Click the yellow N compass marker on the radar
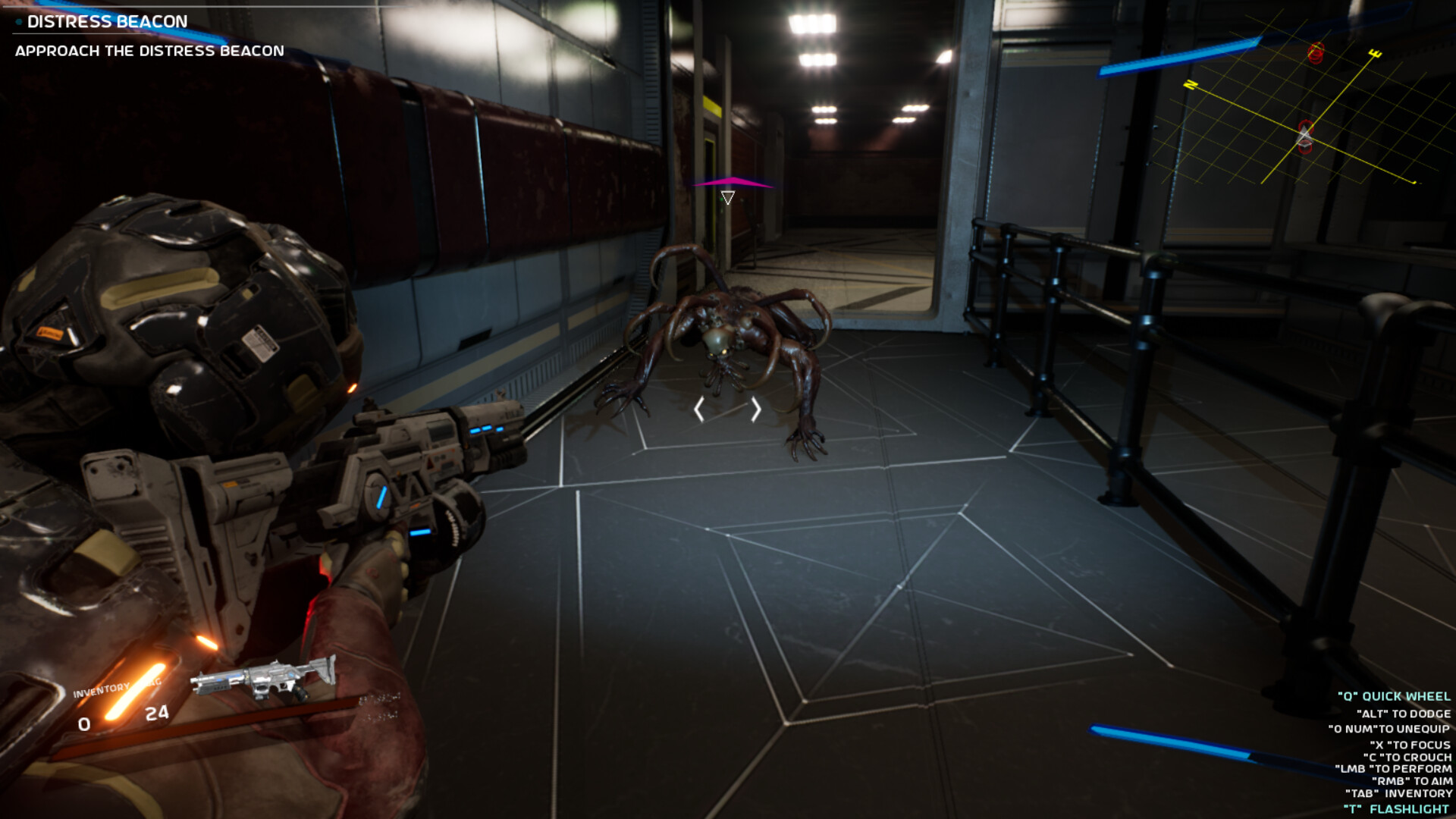 1189,86
